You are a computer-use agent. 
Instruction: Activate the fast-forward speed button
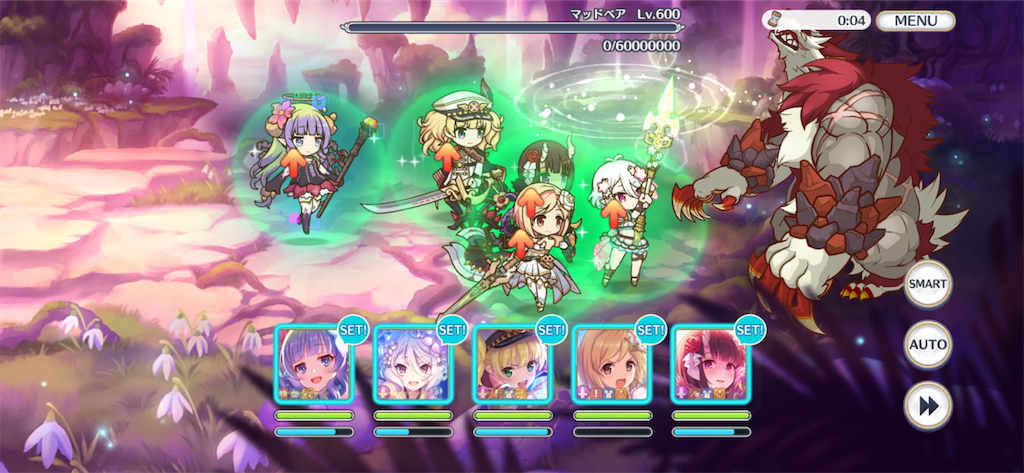click(x=927, y=406)
